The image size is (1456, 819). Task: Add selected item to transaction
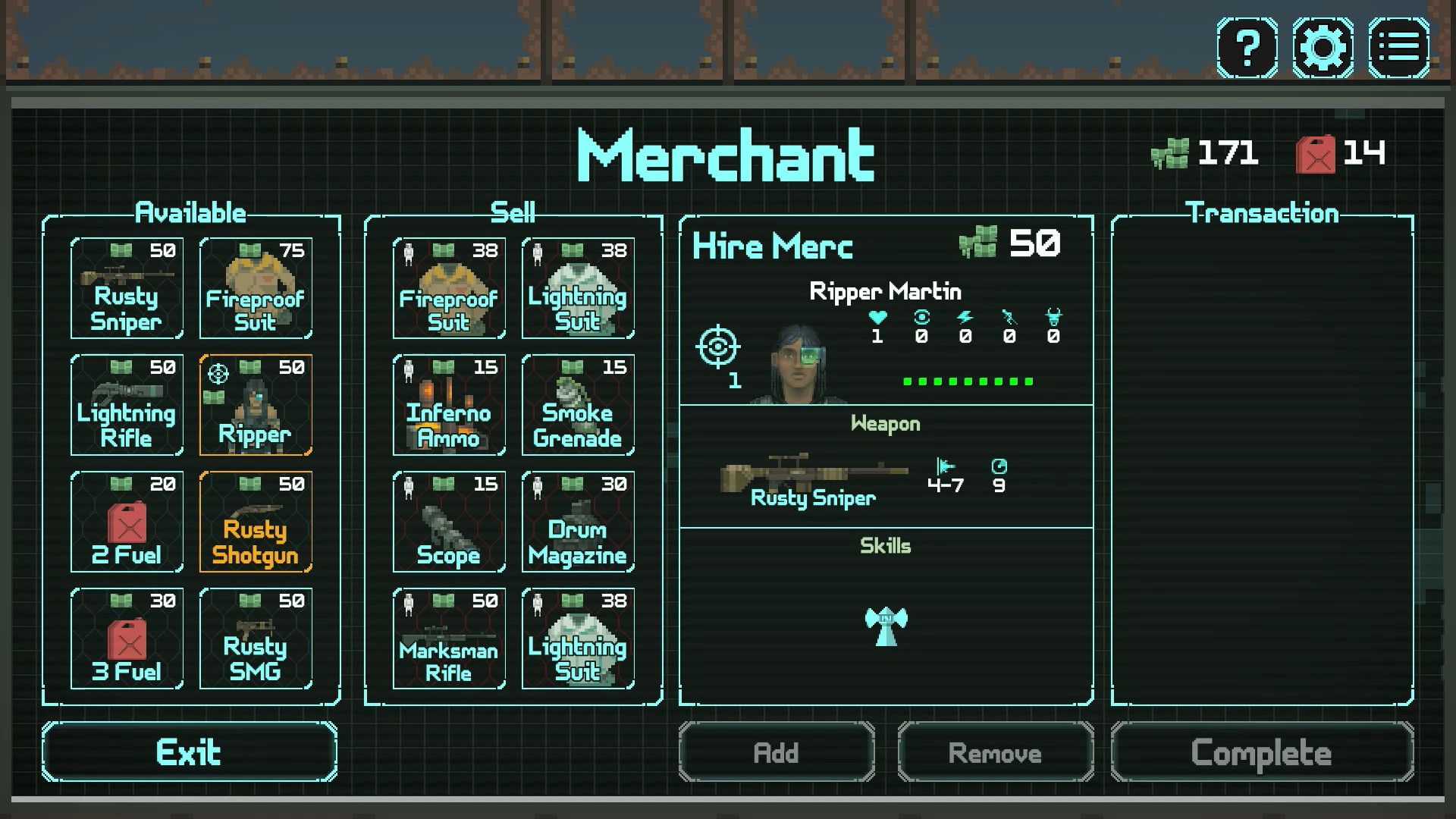tap(777, 752)
